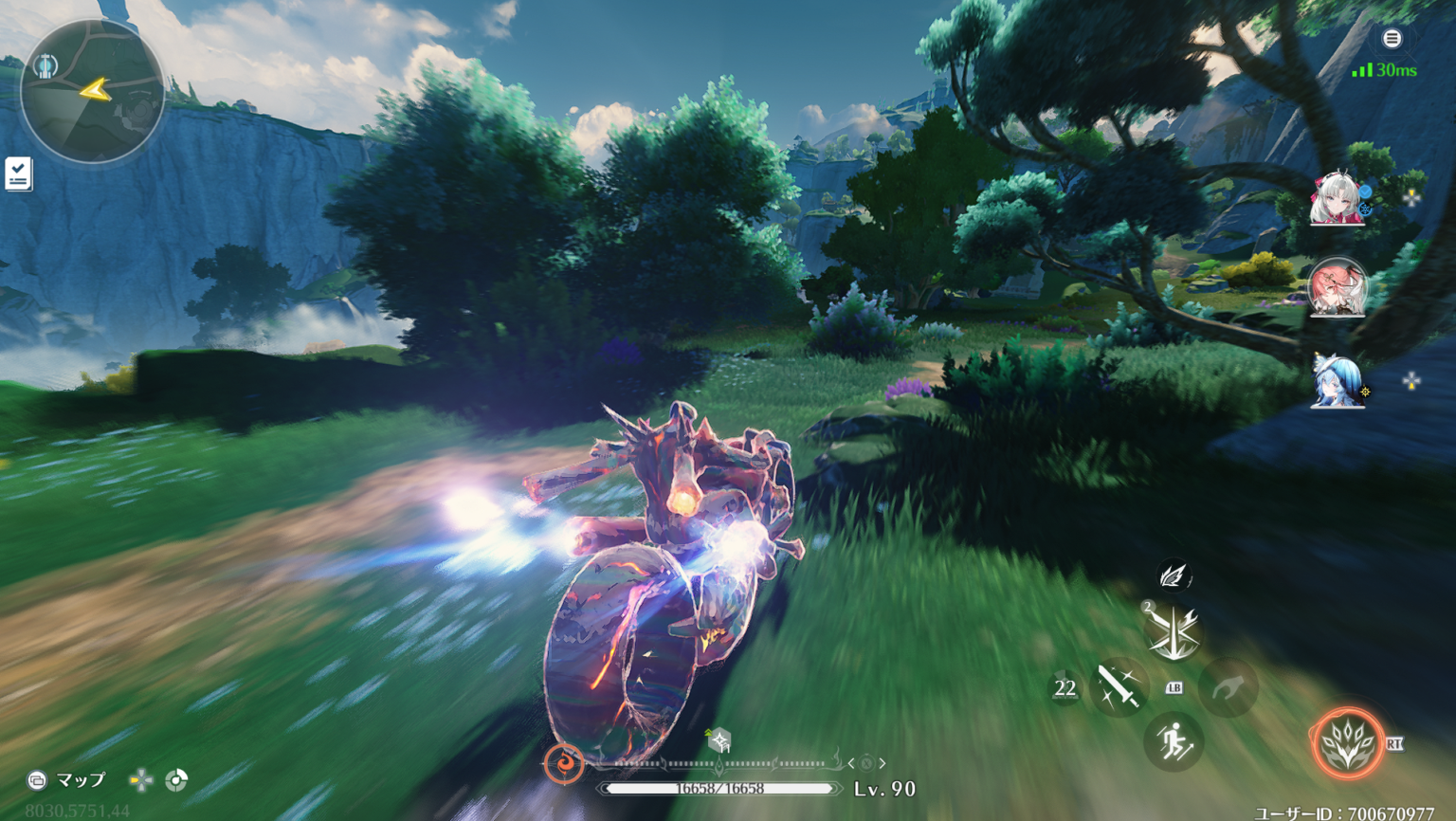
Task: Open the round pie-chart icon beside マップ
Action: (x=176, y=780)
